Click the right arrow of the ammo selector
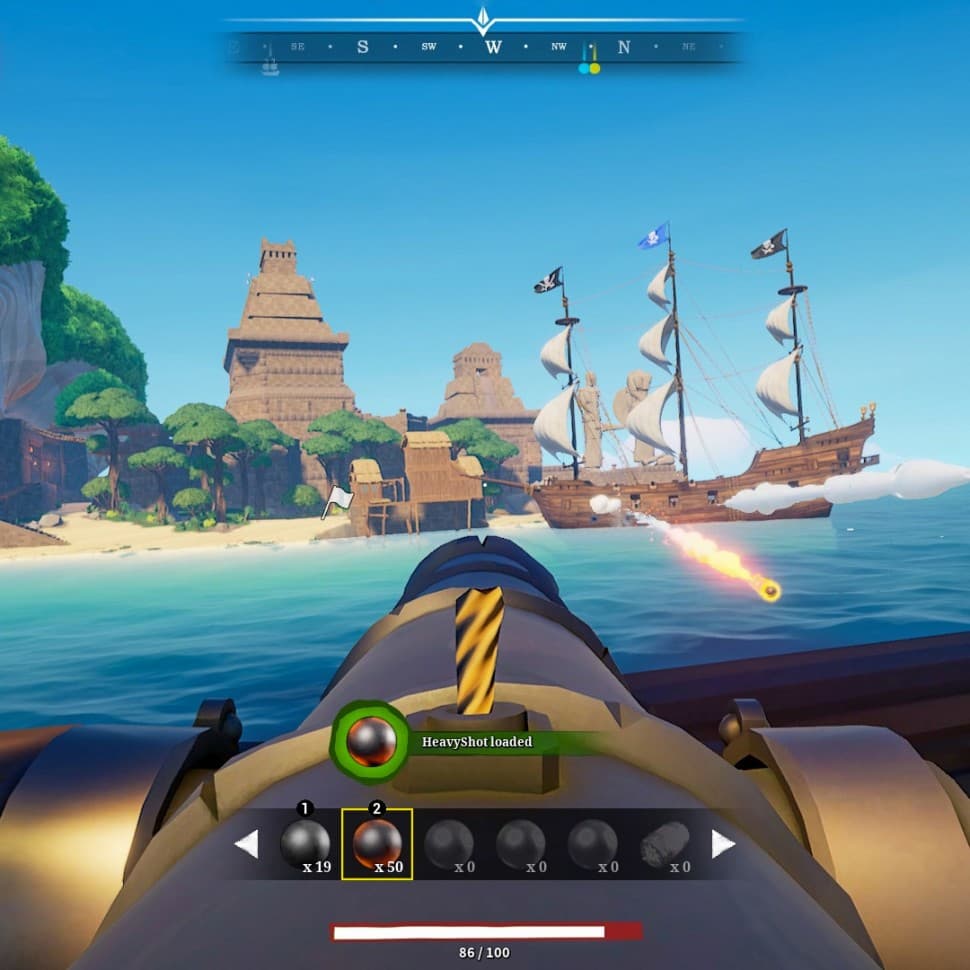The image size is (970, 970). tap(723, 844)
